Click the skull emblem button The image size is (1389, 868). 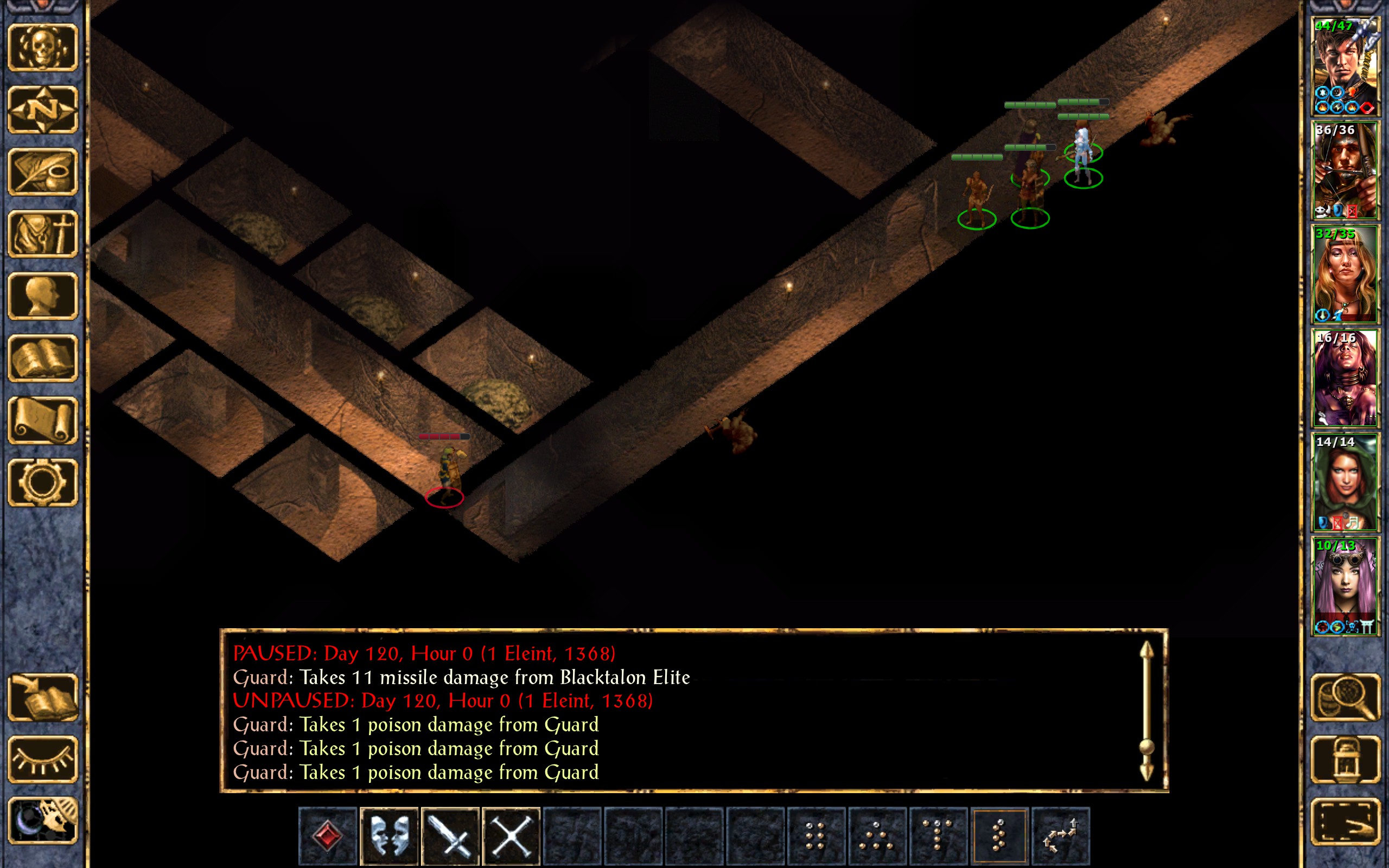pos(43,48)
